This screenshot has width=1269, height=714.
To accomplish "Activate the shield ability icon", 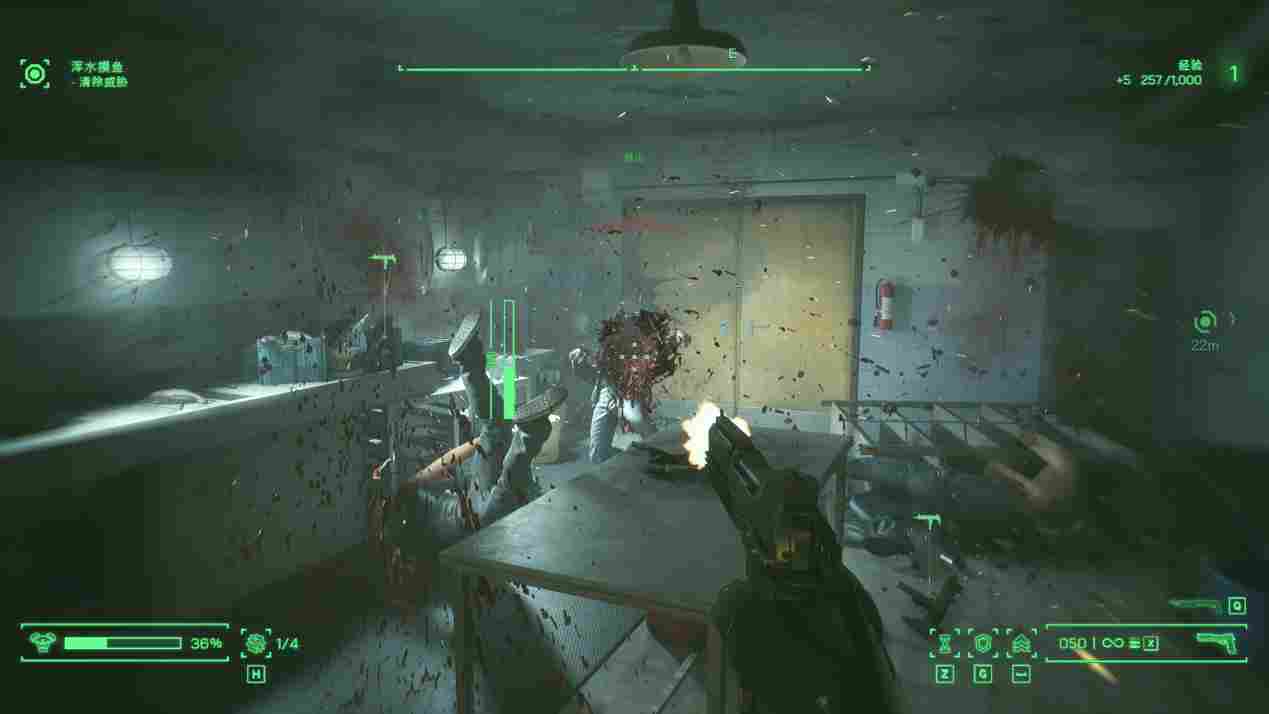I will pos(982,643).
